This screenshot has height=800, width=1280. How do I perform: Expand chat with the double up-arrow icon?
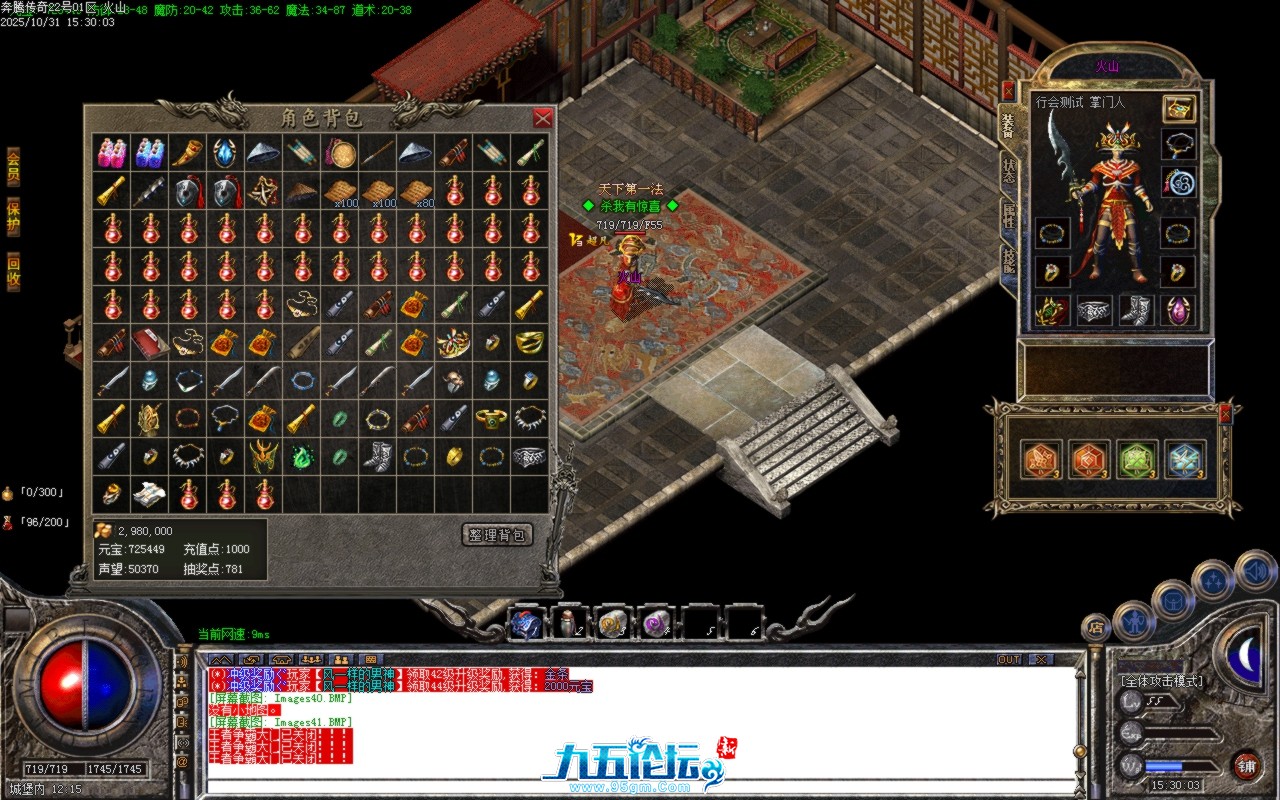pos(222,659)
